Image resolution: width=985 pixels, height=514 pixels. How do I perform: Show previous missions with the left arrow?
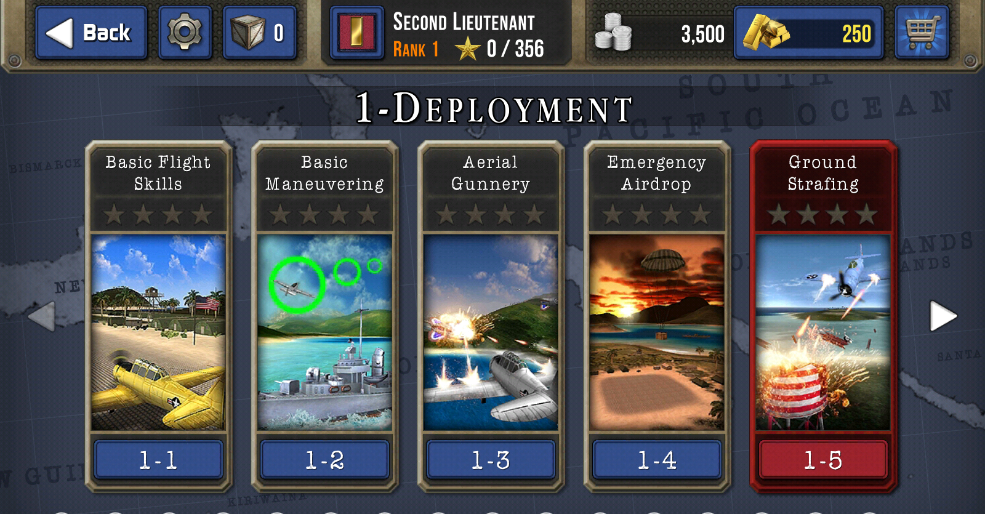tap(41, 316)
